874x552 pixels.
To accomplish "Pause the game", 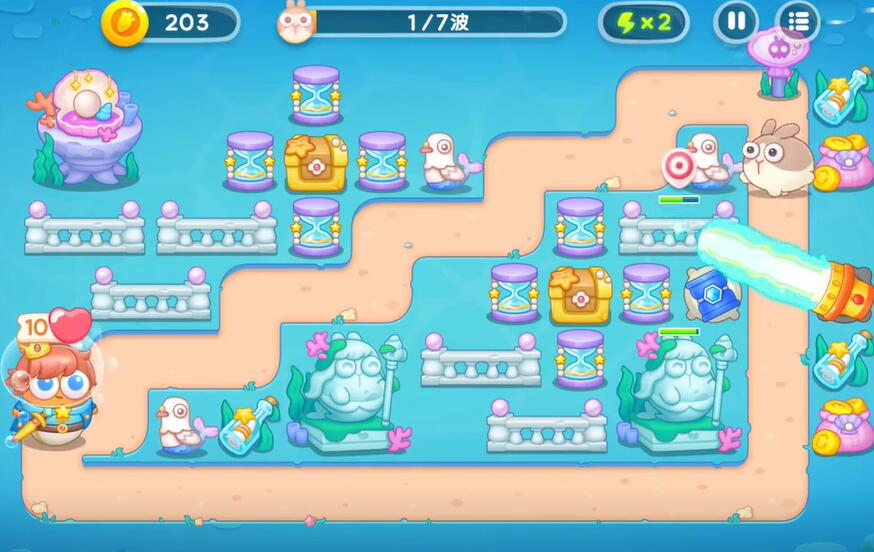I will pos(736,22).
